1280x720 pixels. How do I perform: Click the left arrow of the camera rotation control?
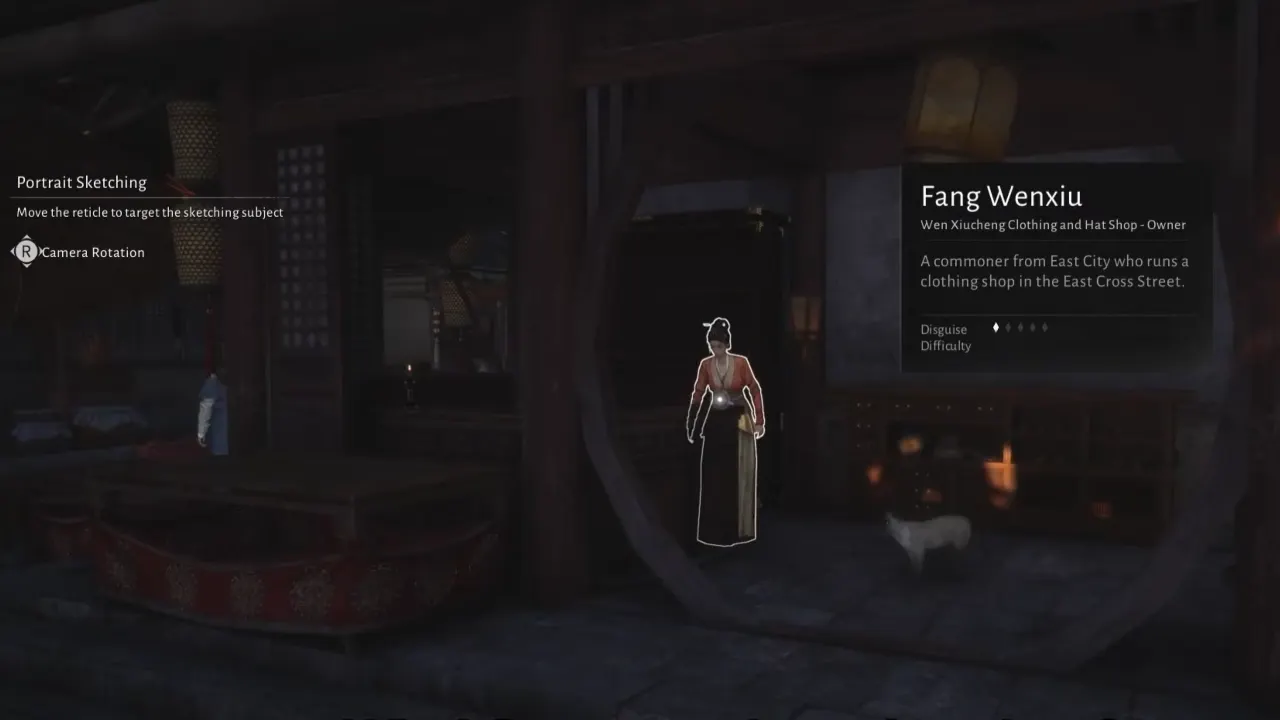click(14, 251)
